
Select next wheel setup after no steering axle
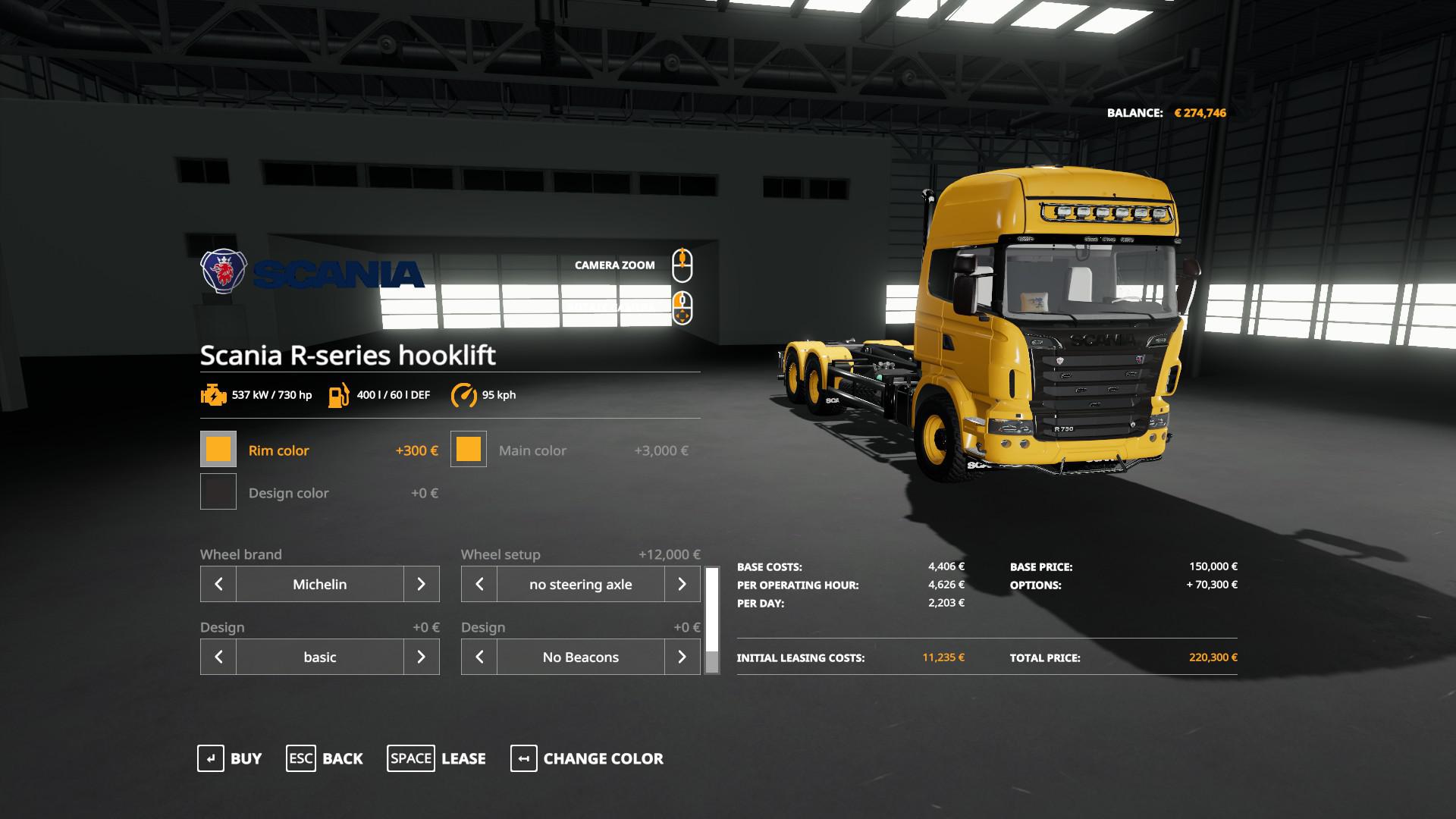click(682, 584)
